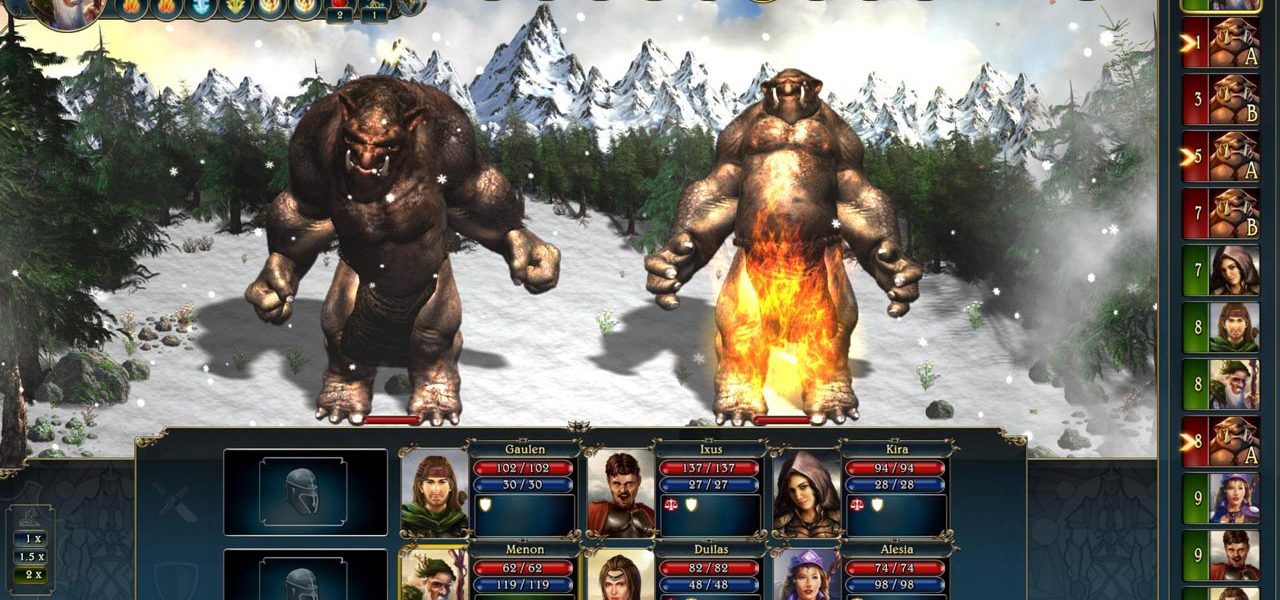Screen dimensions: 1280x600
Task: Click the hooded woman in the turn order
Action: coord(1233,270)
